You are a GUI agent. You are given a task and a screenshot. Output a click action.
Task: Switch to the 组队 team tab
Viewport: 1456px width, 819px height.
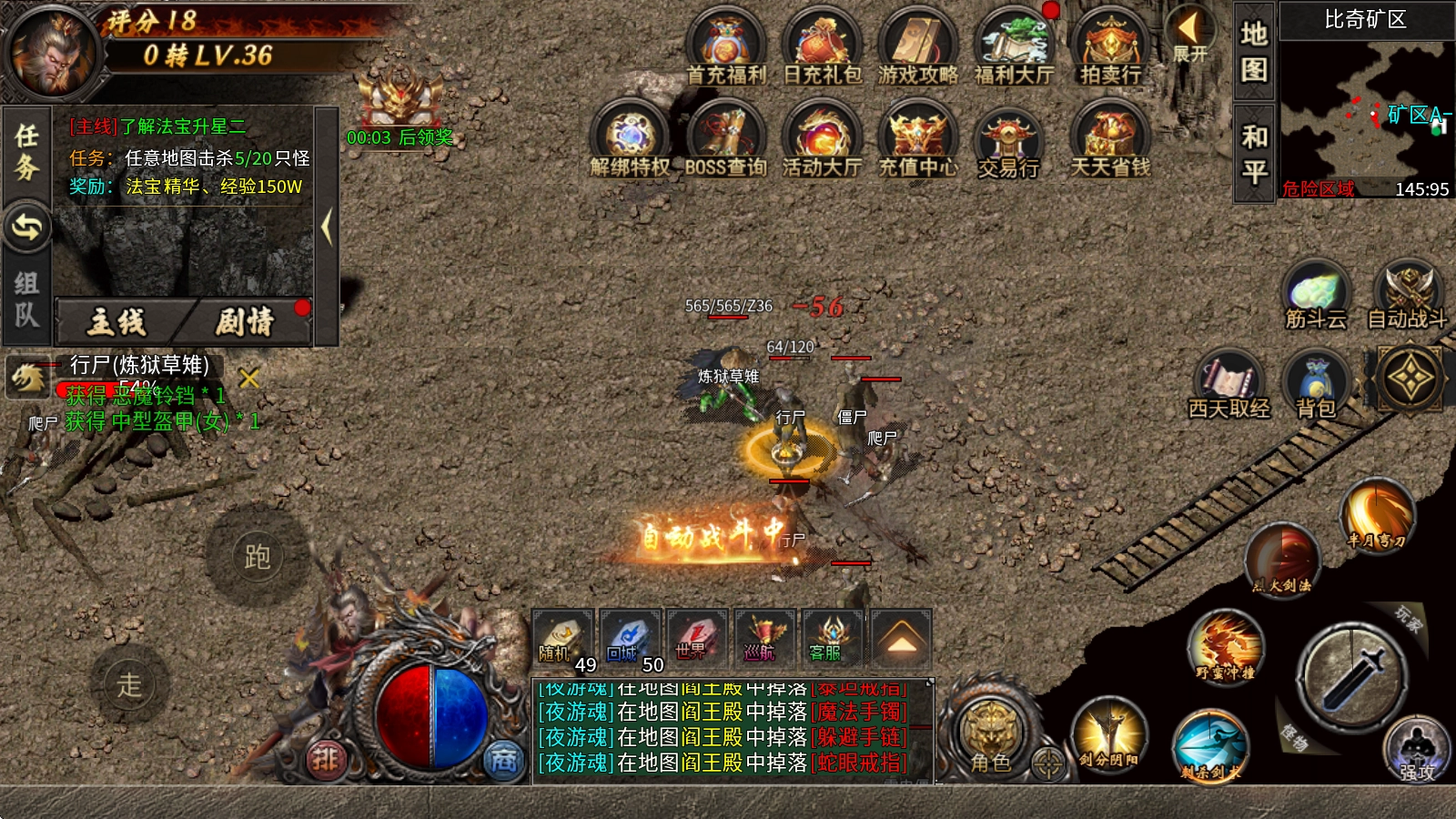[x=26, y=298]
